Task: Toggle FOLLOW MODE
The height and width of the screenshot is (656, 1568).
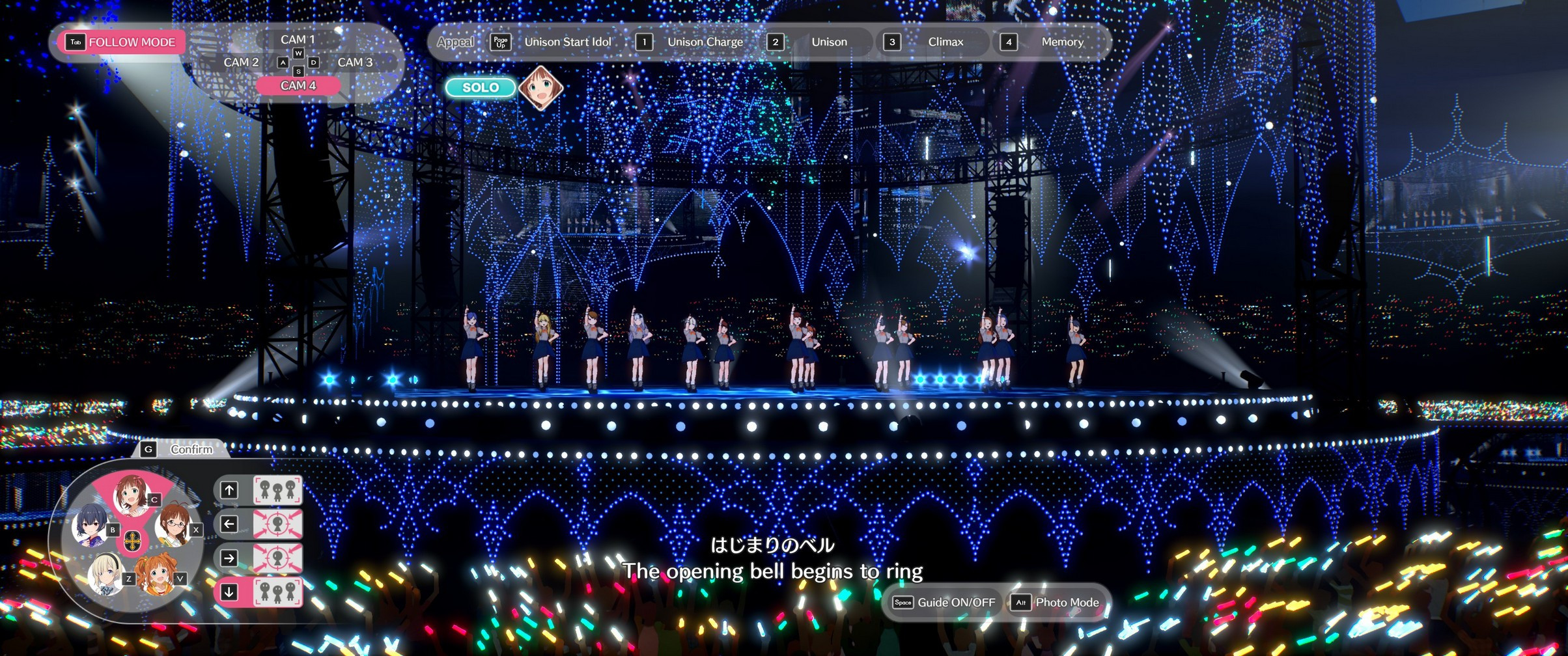Action: pos(121,42)
